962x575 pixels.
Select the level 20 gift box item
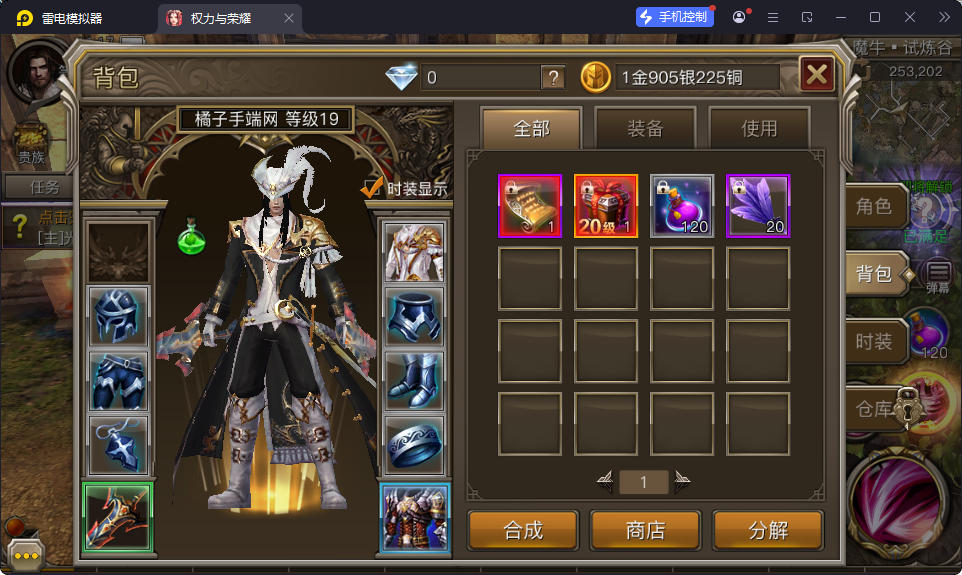(606, 206)
